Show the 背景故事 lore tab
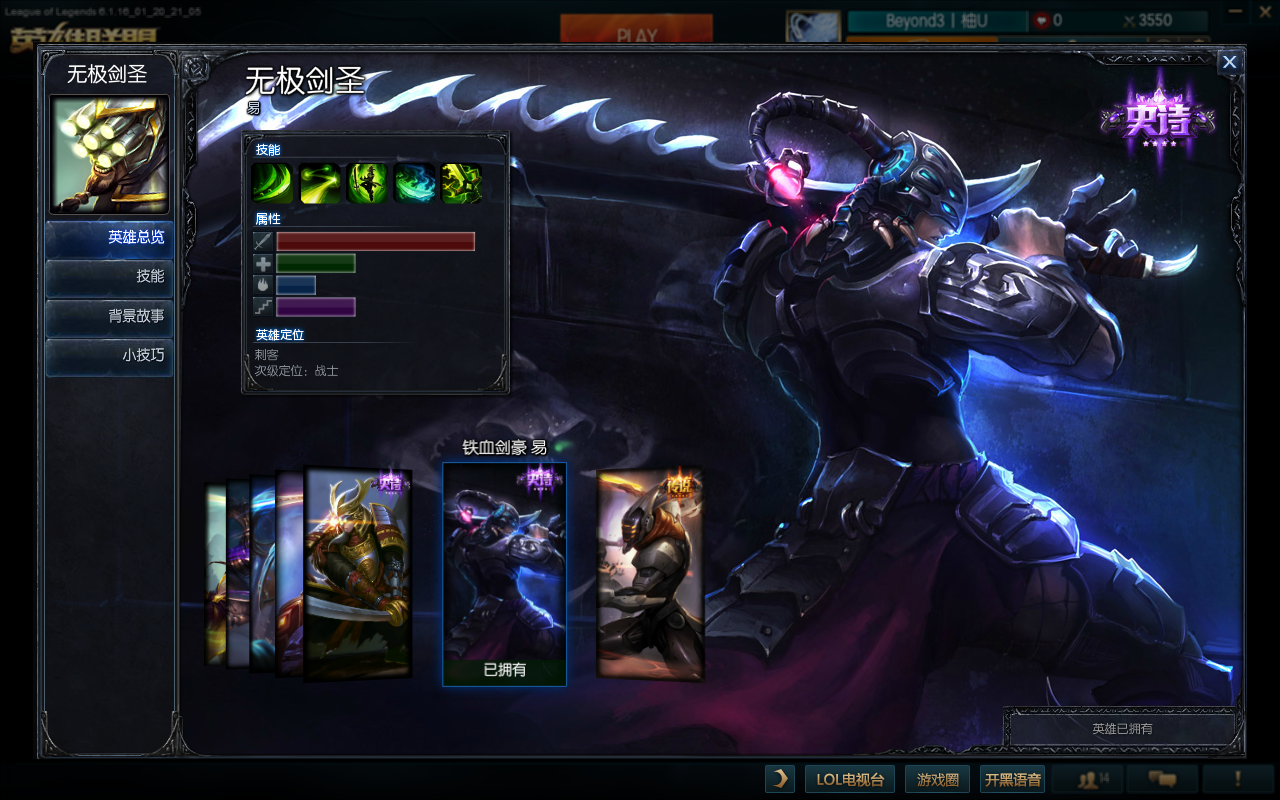This screenshot has height=800, width=1280. pos(109,316)
